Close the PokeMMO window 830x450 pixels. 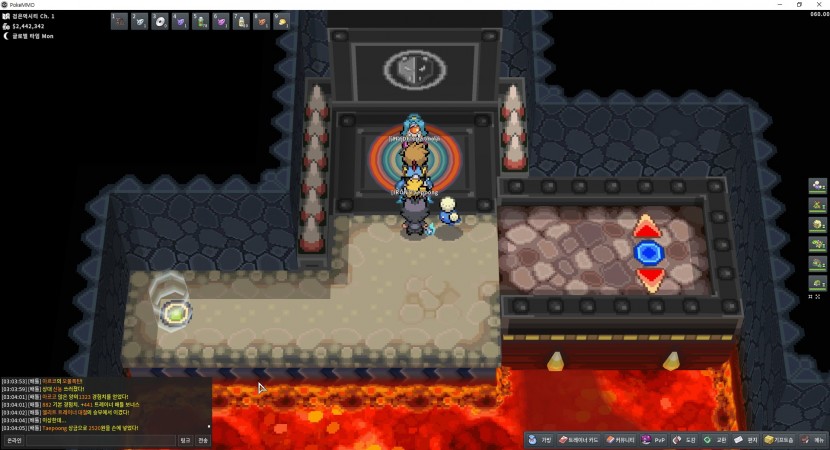point(820,4)
